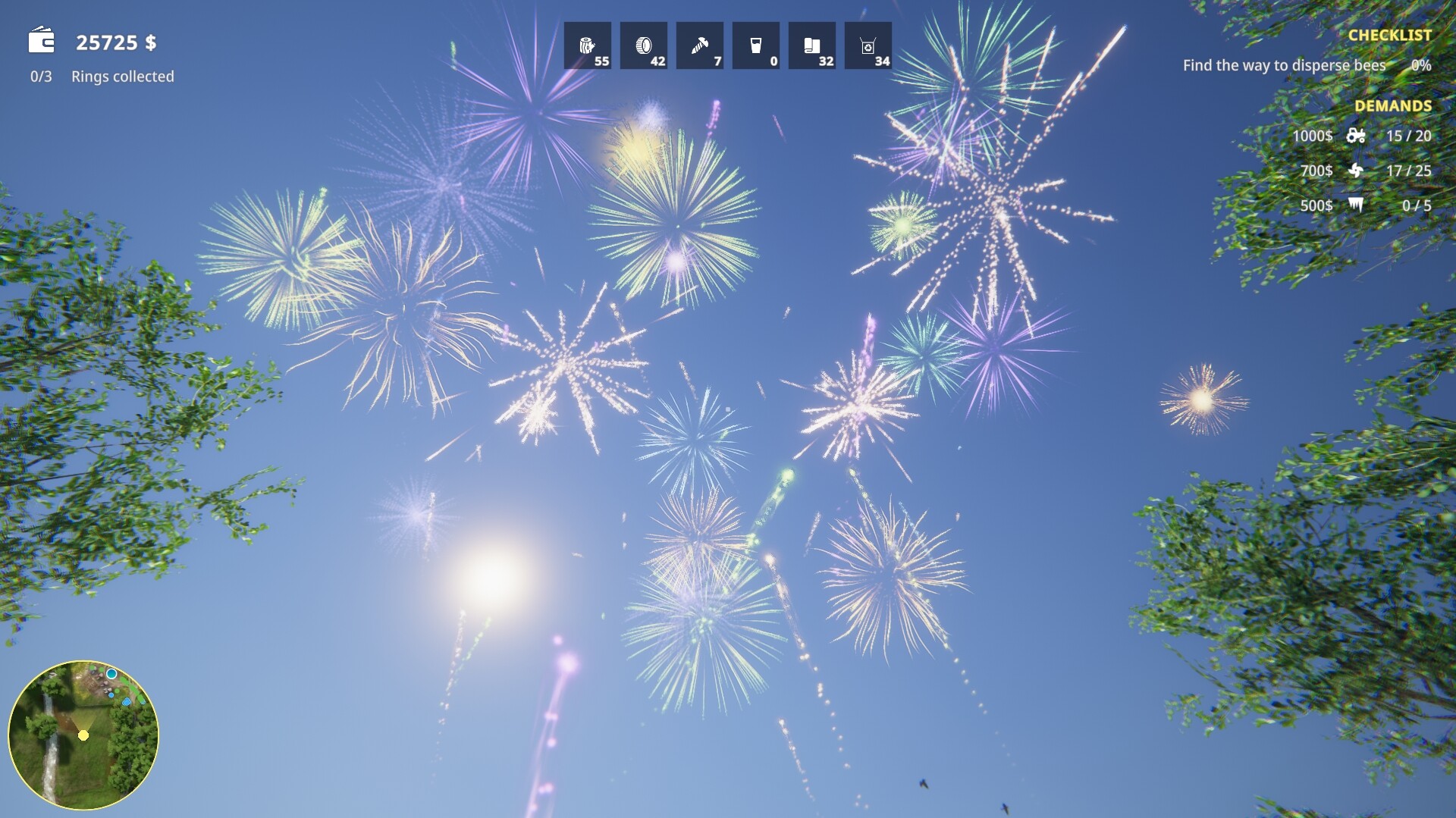Select the screw resource icon

[x=700, y=45]
